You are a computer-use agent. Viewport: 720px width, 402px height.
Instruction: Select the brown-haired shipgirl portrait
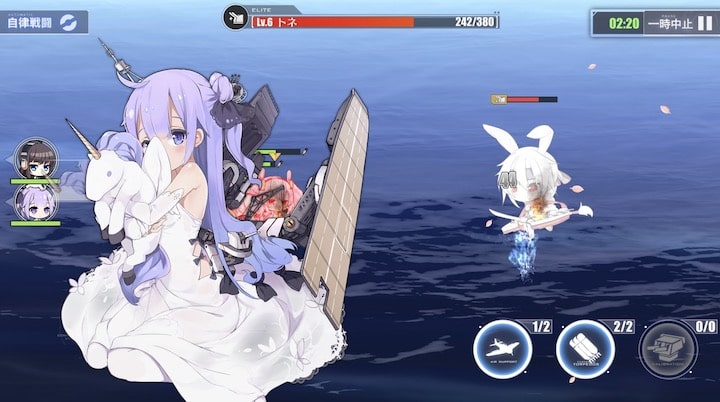point(36,159)
